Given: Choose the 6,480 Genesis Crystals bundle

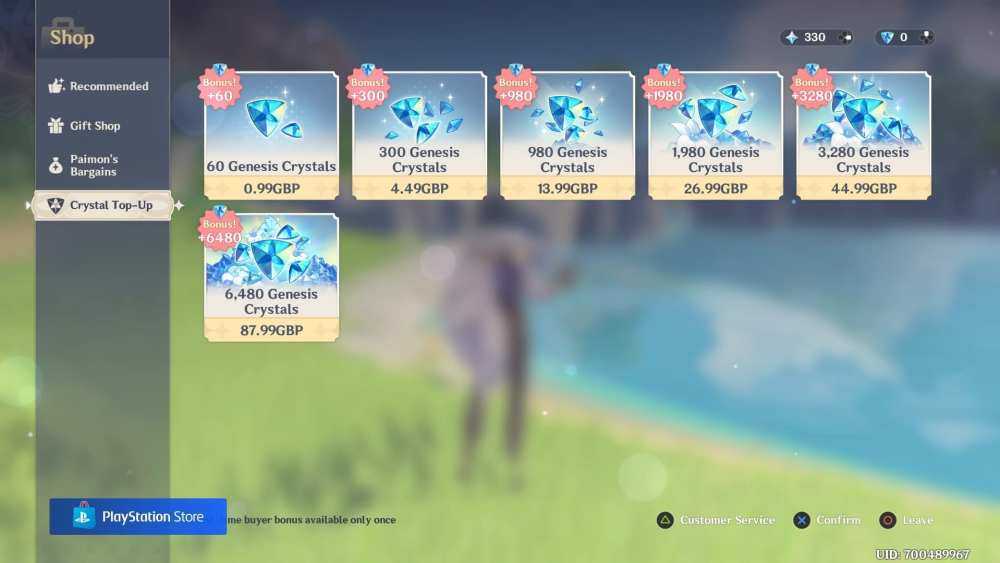Looking at the screenshot, I should click(x=271, y=278).
